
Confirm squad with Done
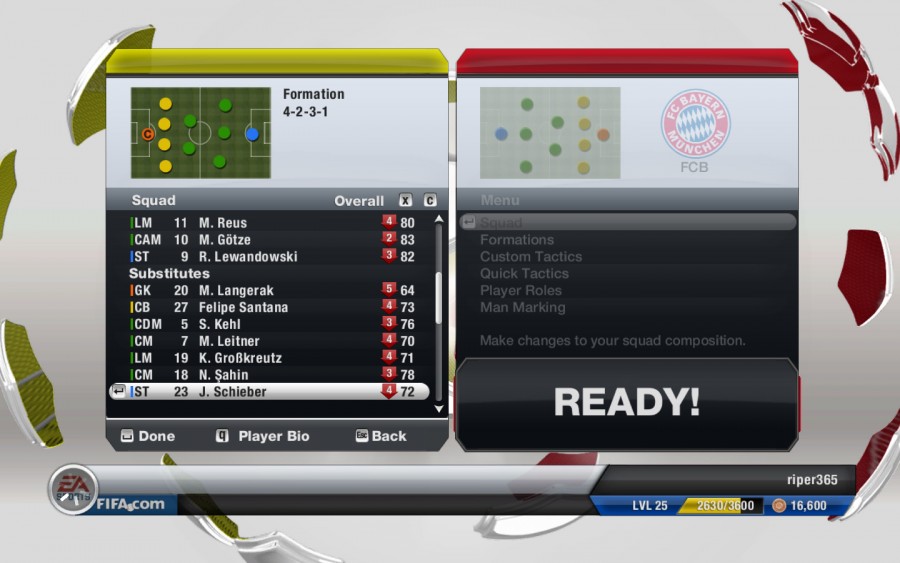point(148,436)
